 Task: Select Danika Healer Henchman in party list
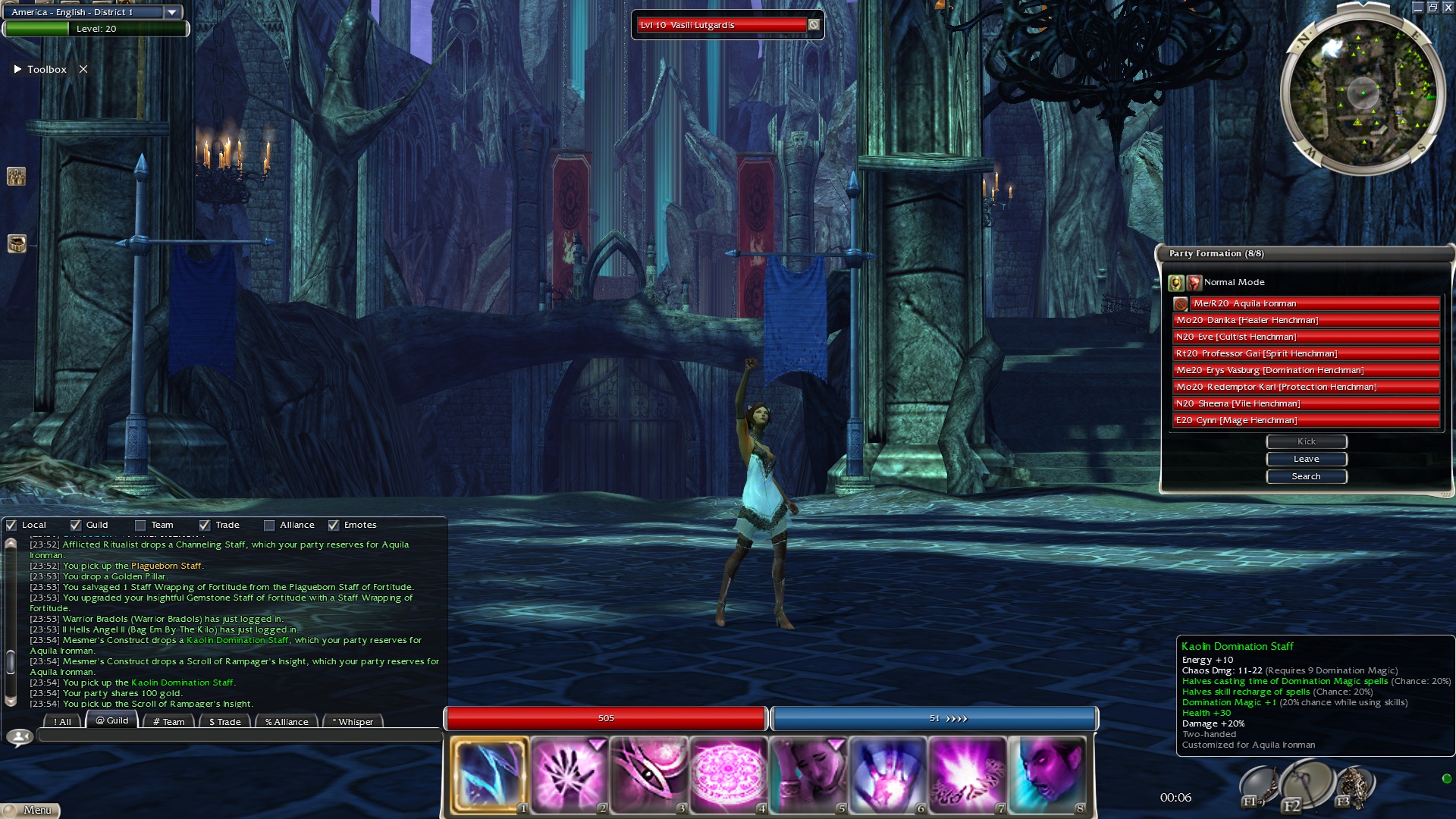[1306, 320]
